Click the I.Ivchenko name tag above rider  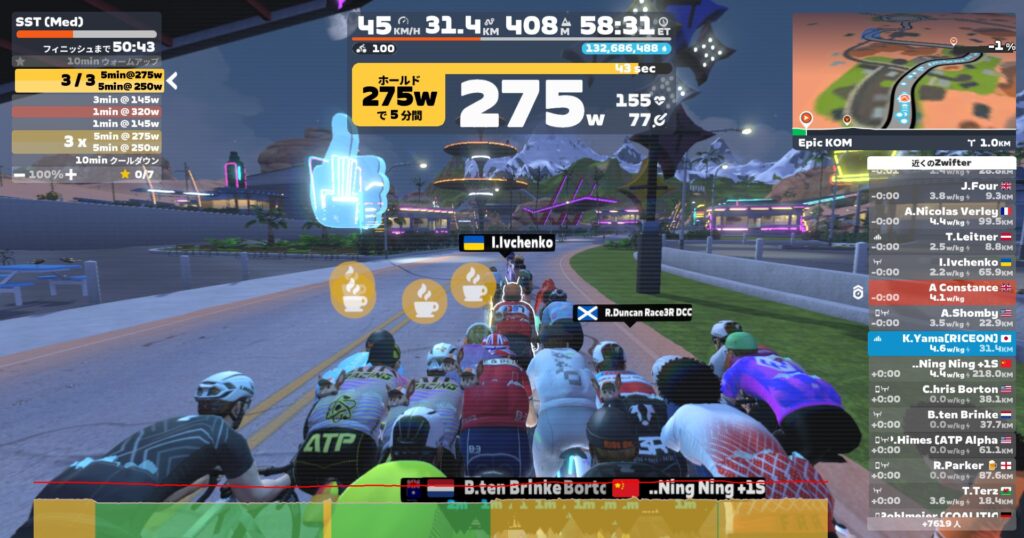click(507, 242)
